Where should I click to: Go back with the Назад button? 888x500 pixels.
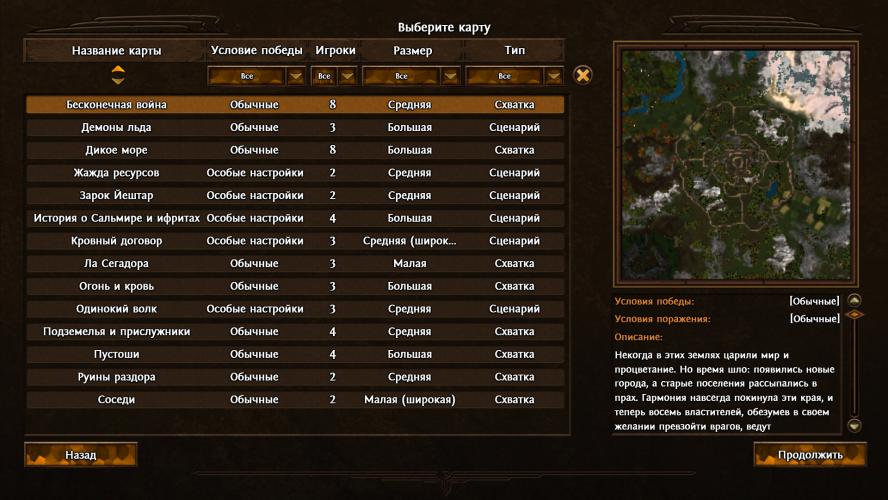point(81,455)
